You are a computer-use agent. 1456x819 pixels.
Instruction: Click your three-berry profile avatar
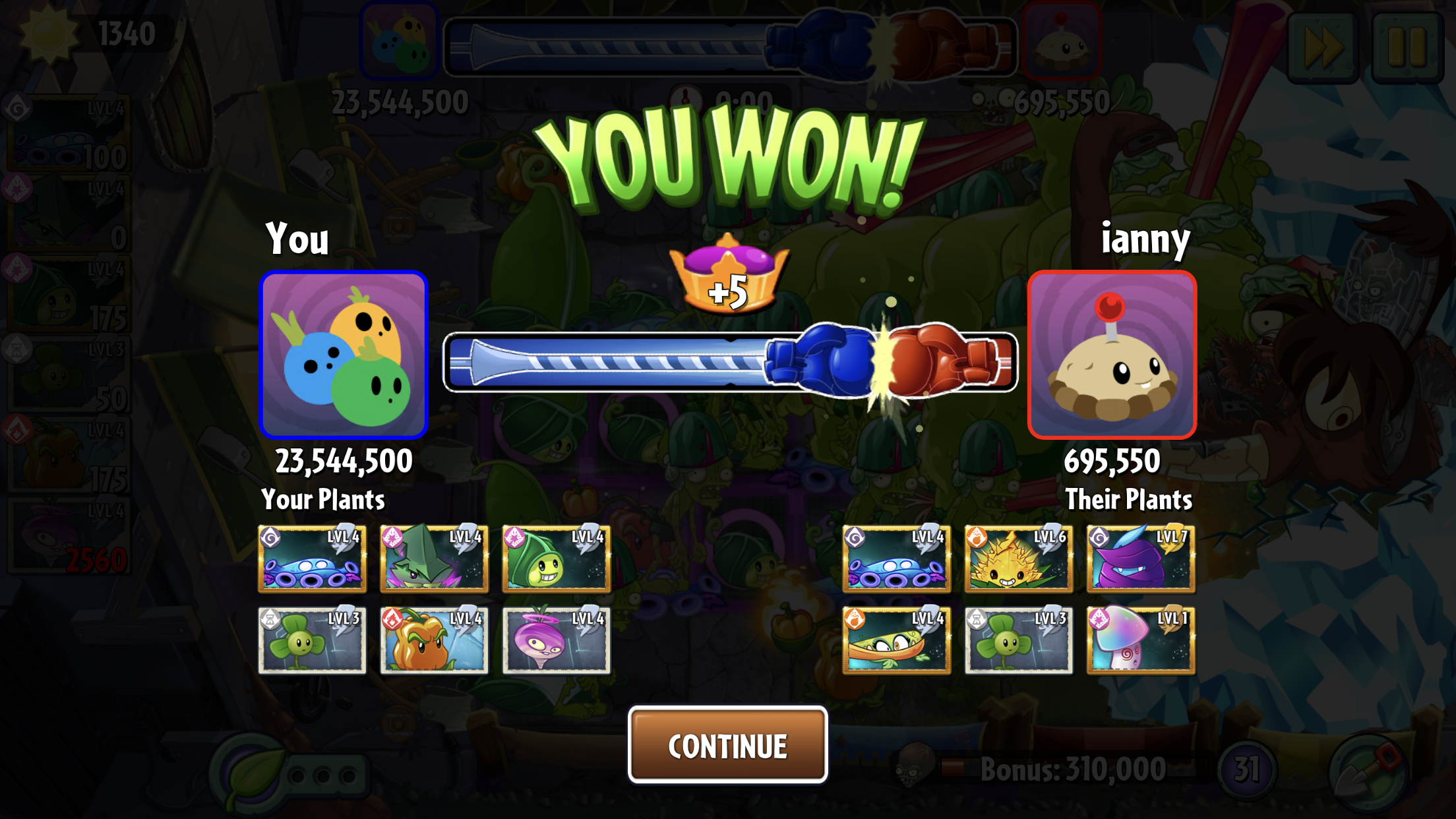pos(344,355)
